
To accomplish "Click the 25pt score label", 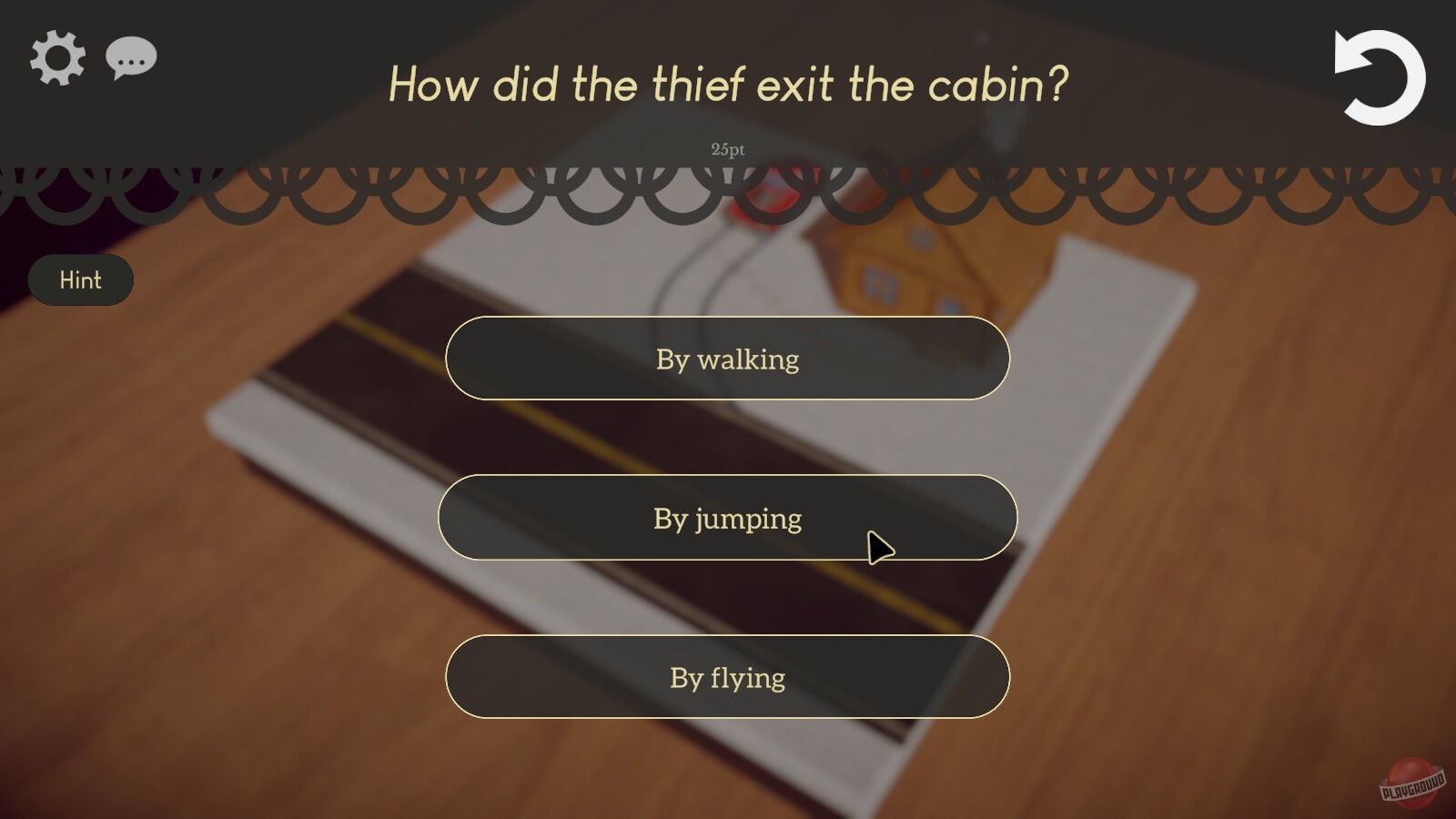I will click(728, 149).
